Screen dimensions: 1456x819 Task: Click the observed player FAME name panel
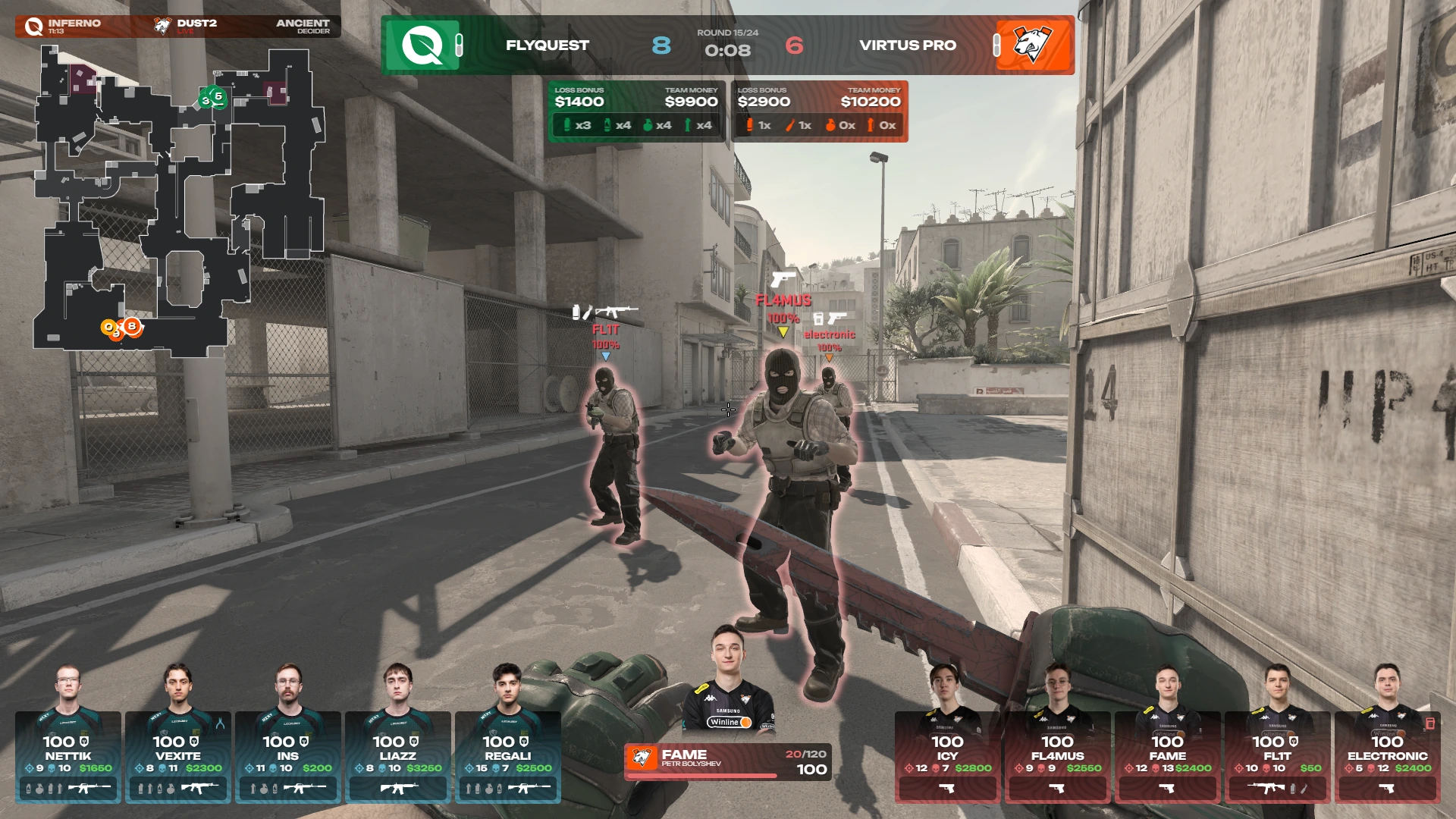click(727, 761)
